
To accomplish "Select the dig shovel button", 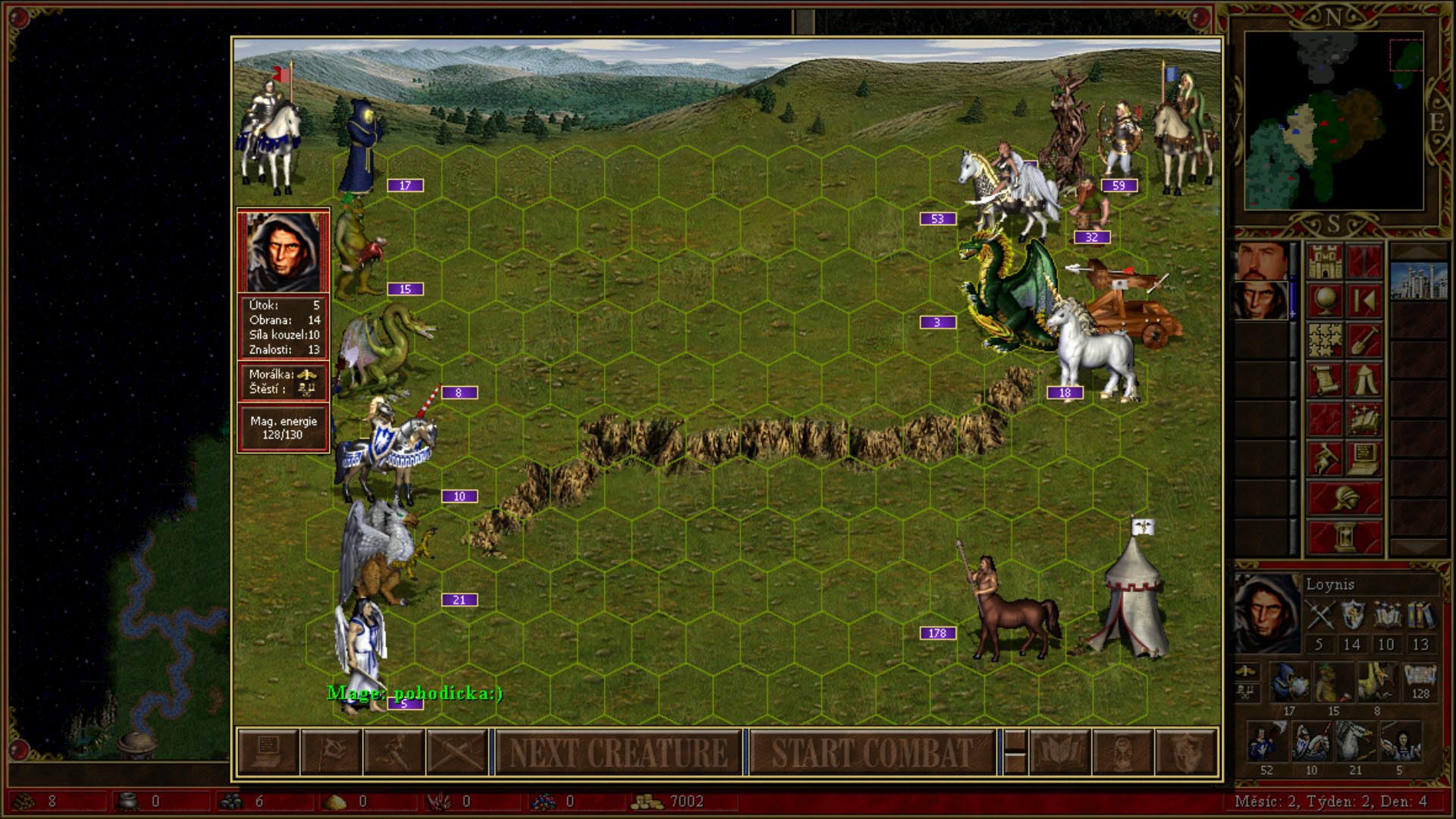I will [x=1364, y=340].
